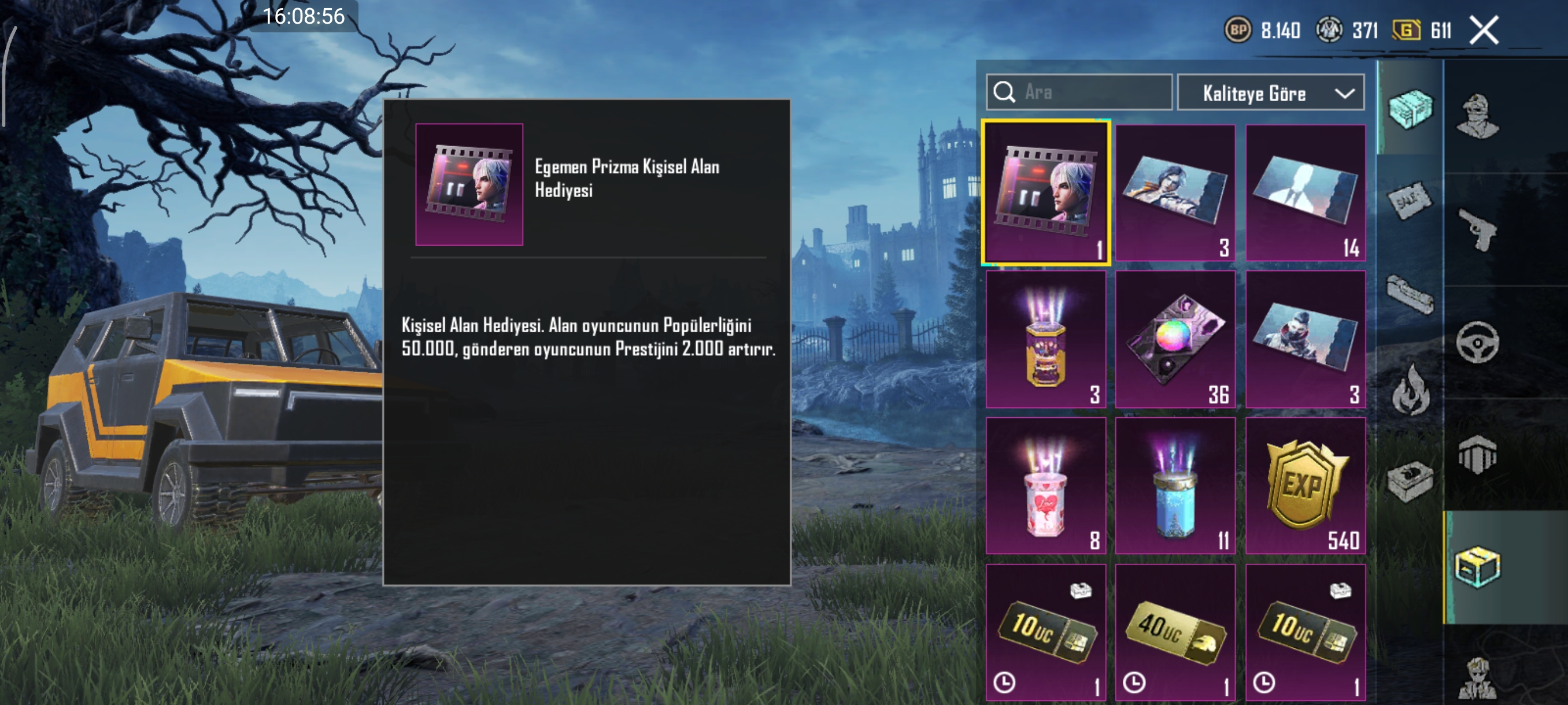
Task: Select the slenderman space gift card slot
Action: (x=1305, y=193)
